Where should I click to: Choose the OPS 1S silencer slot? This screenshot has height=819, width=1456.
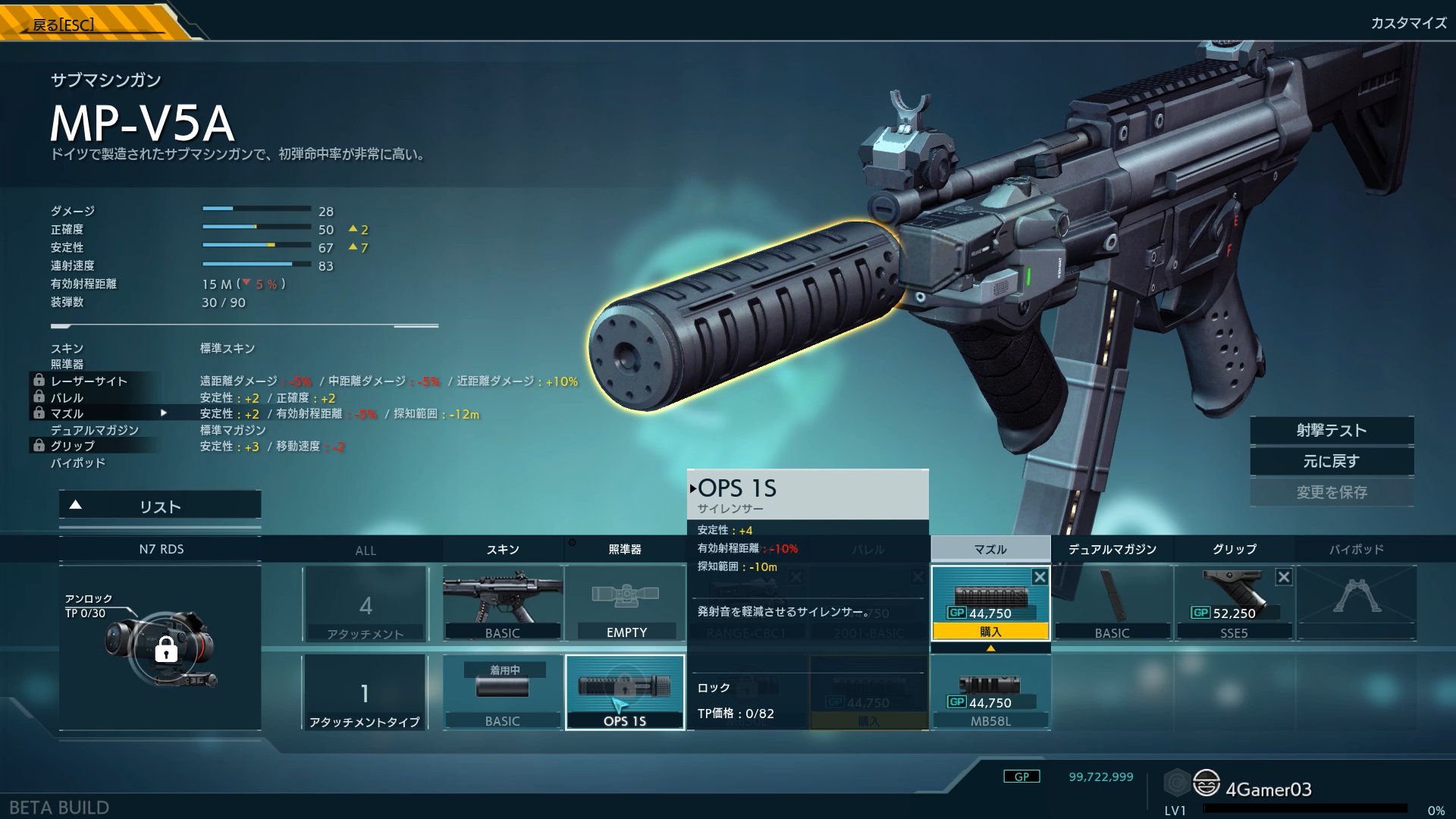coord(625,692)
